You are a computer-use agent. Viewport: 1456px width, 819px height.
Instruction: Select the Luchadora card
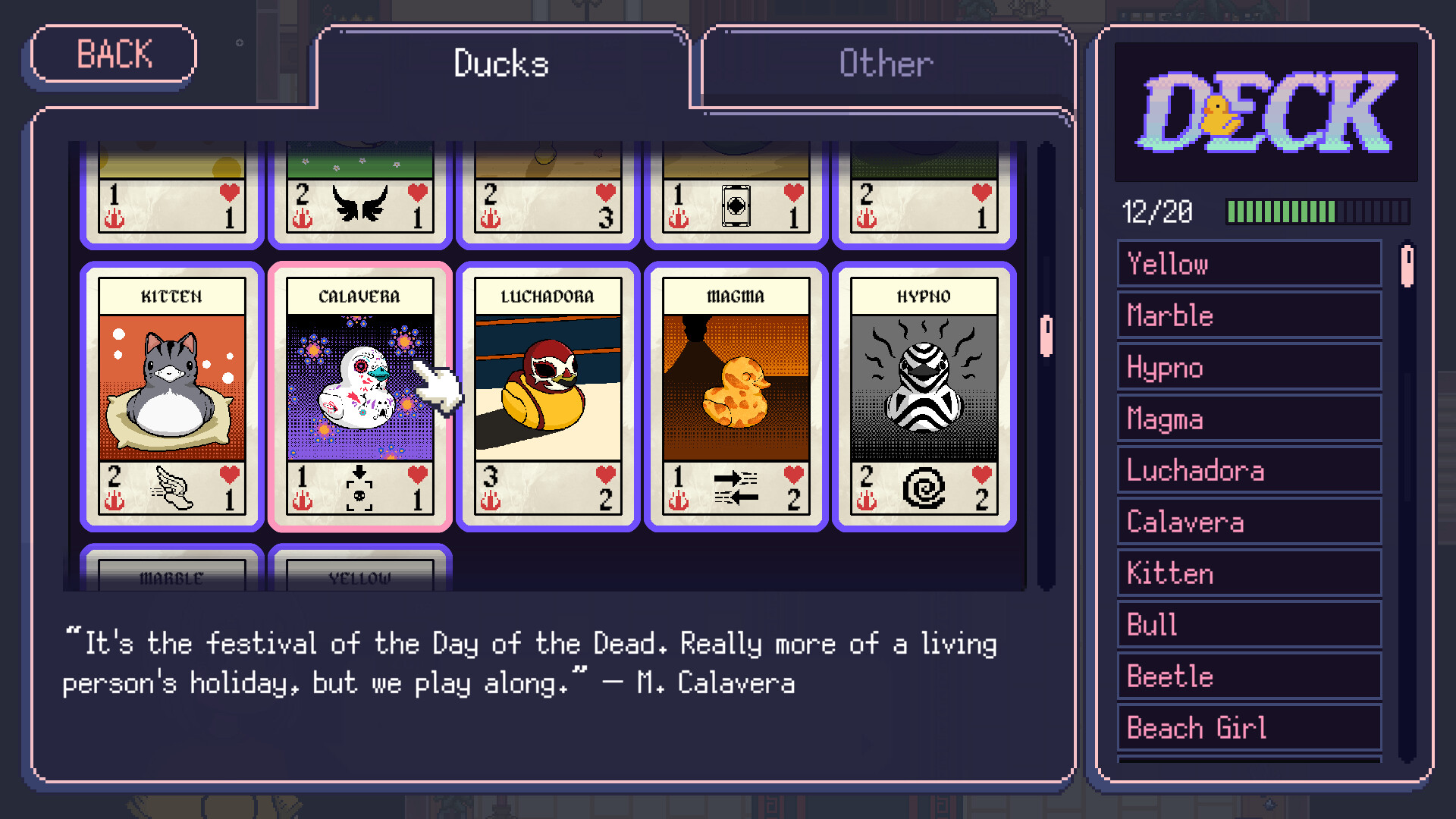(548, 394)
